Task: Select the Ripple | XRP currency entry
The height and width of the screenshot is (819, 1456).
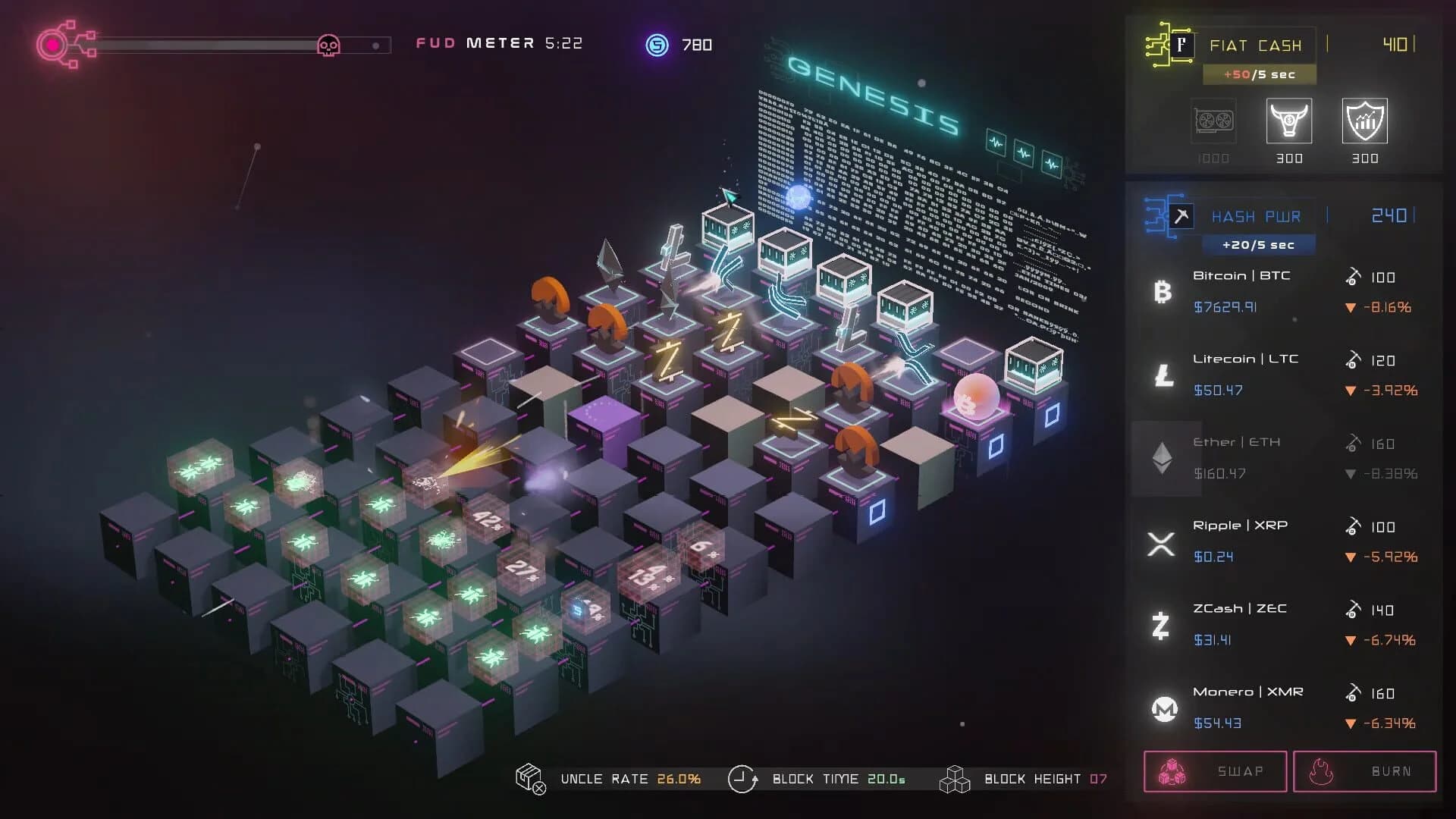Action: [x=1251, y=540]
